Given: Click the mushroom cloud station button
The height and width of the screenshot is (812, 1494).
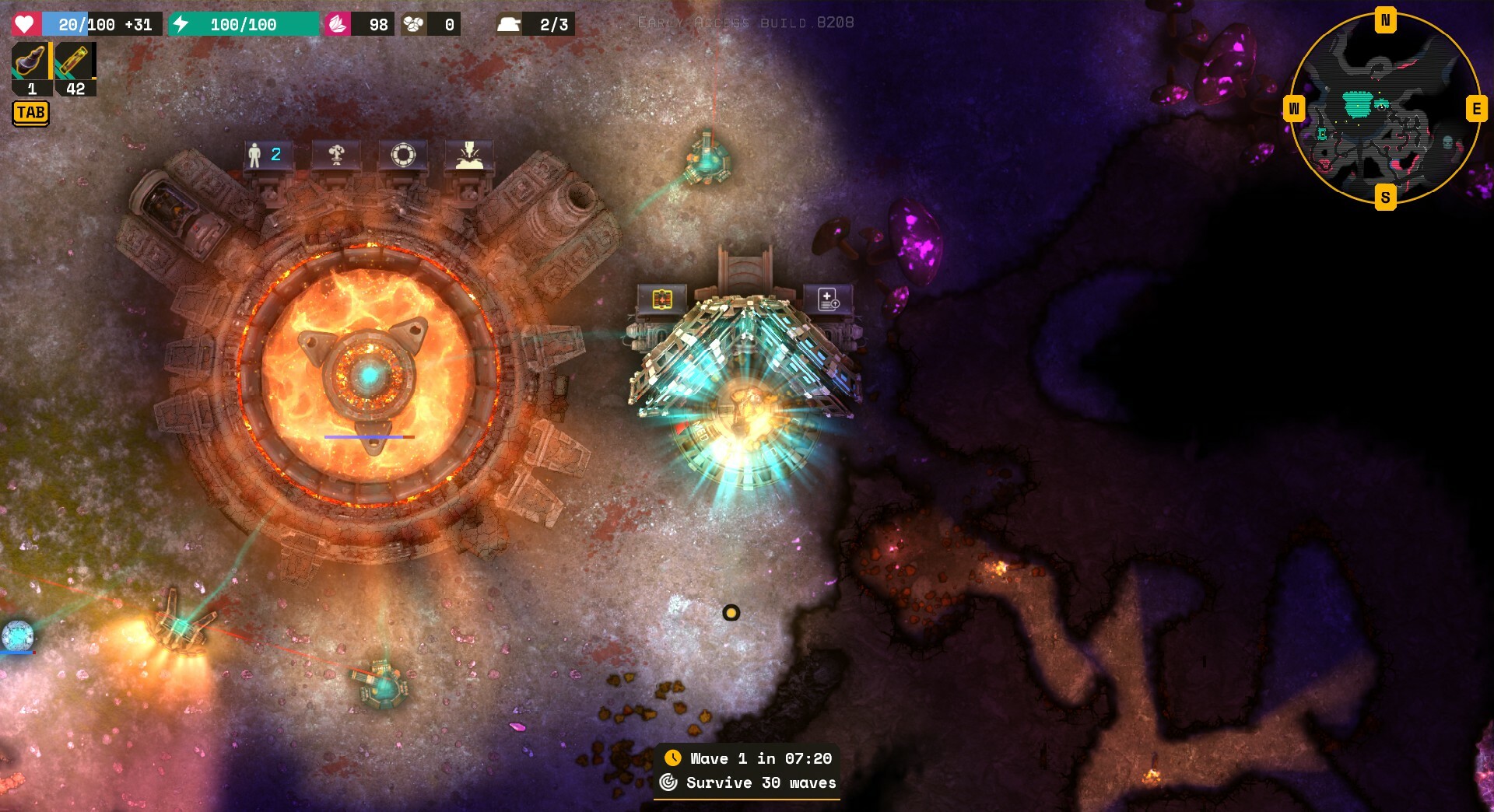Looking at the screenshot, I should tap(336, 155).
